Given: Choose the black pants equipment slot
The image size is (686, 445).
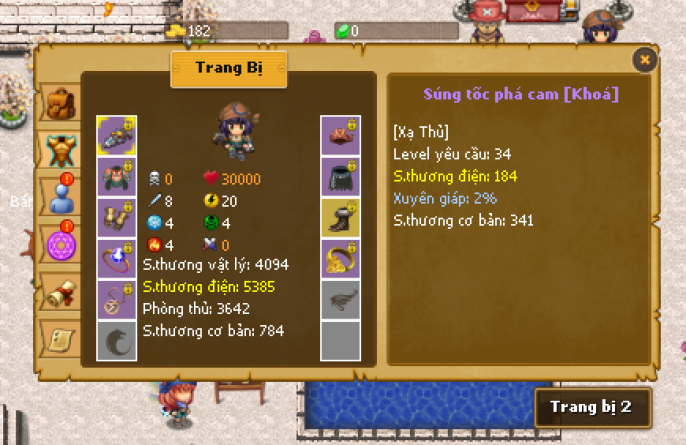Looking at the screenshot, I should [339, 176].
